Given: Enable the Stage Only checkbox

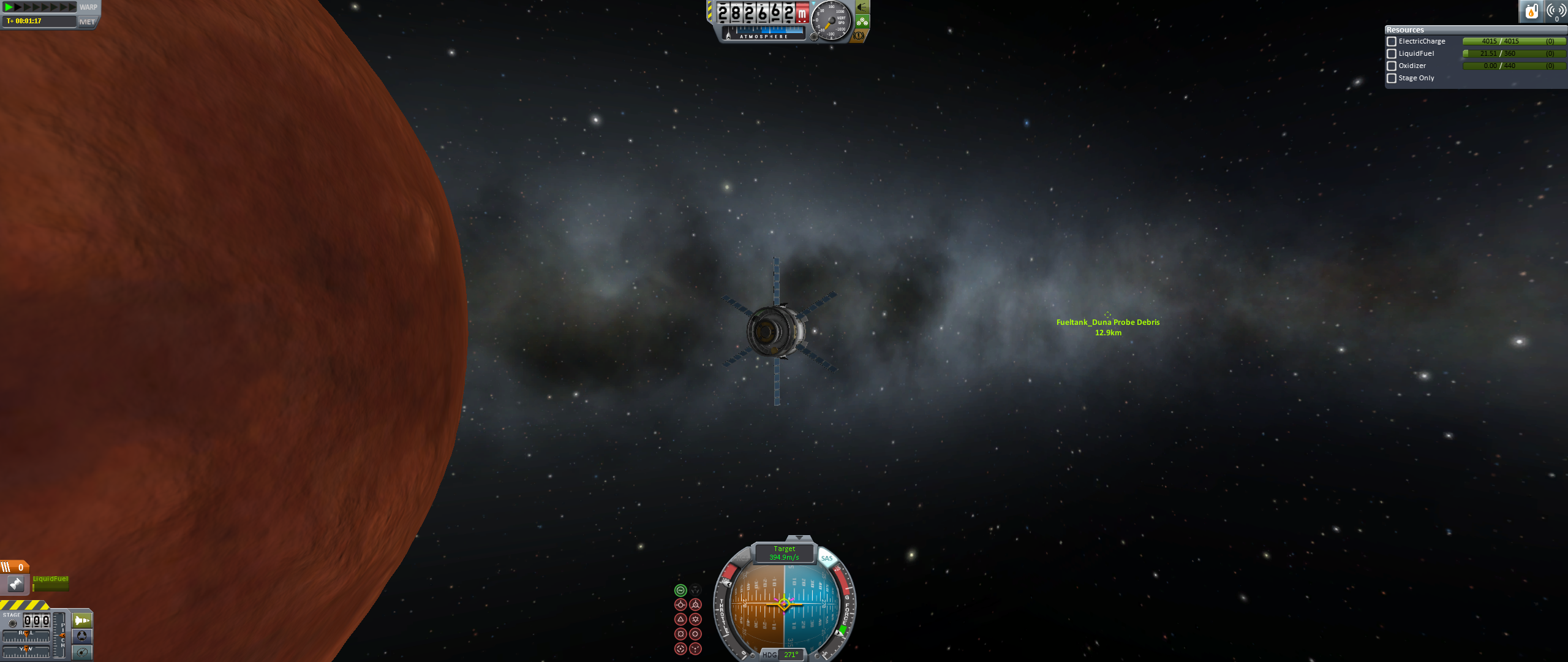Looking at the screenshot, I should 1392,78.
